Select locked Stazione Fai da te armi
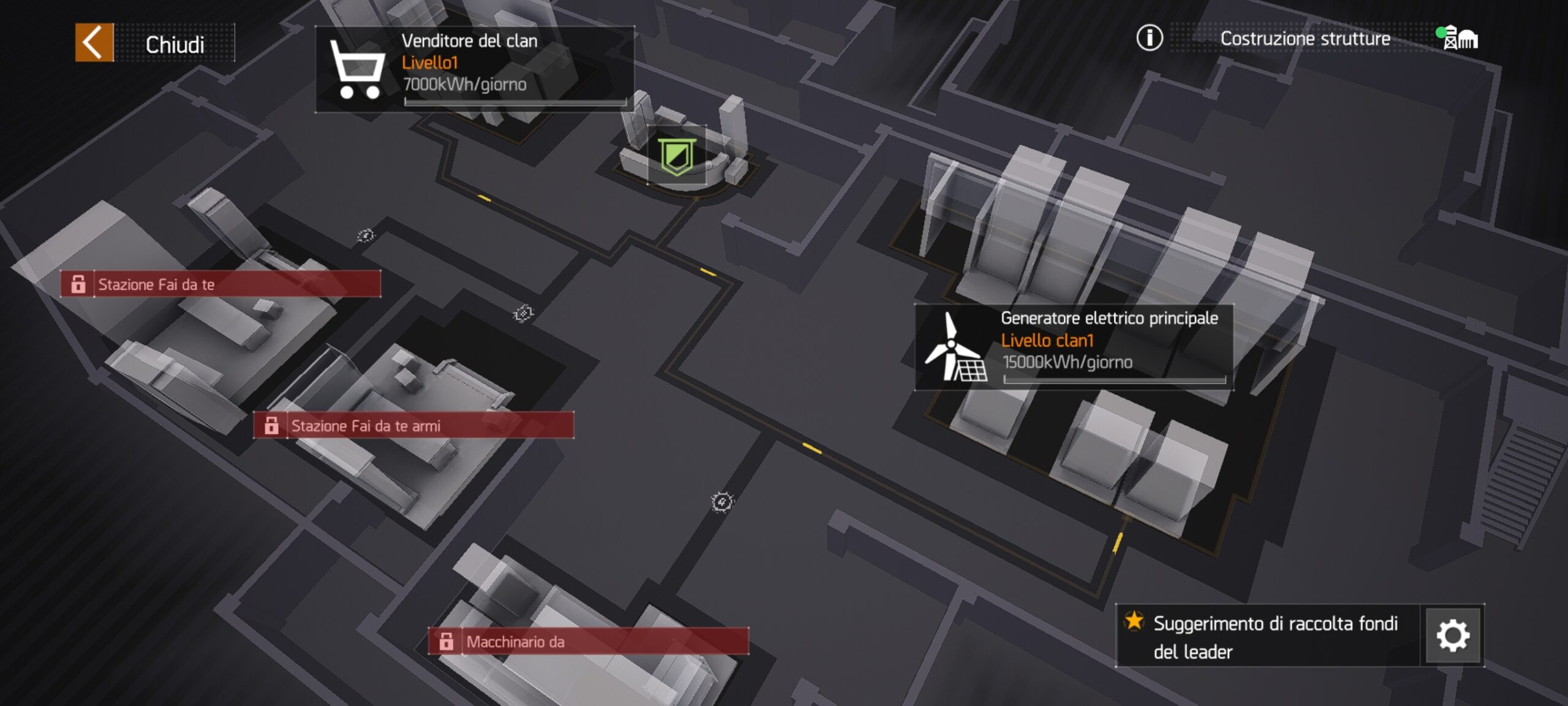1568x706 pixels. point(413,426)
